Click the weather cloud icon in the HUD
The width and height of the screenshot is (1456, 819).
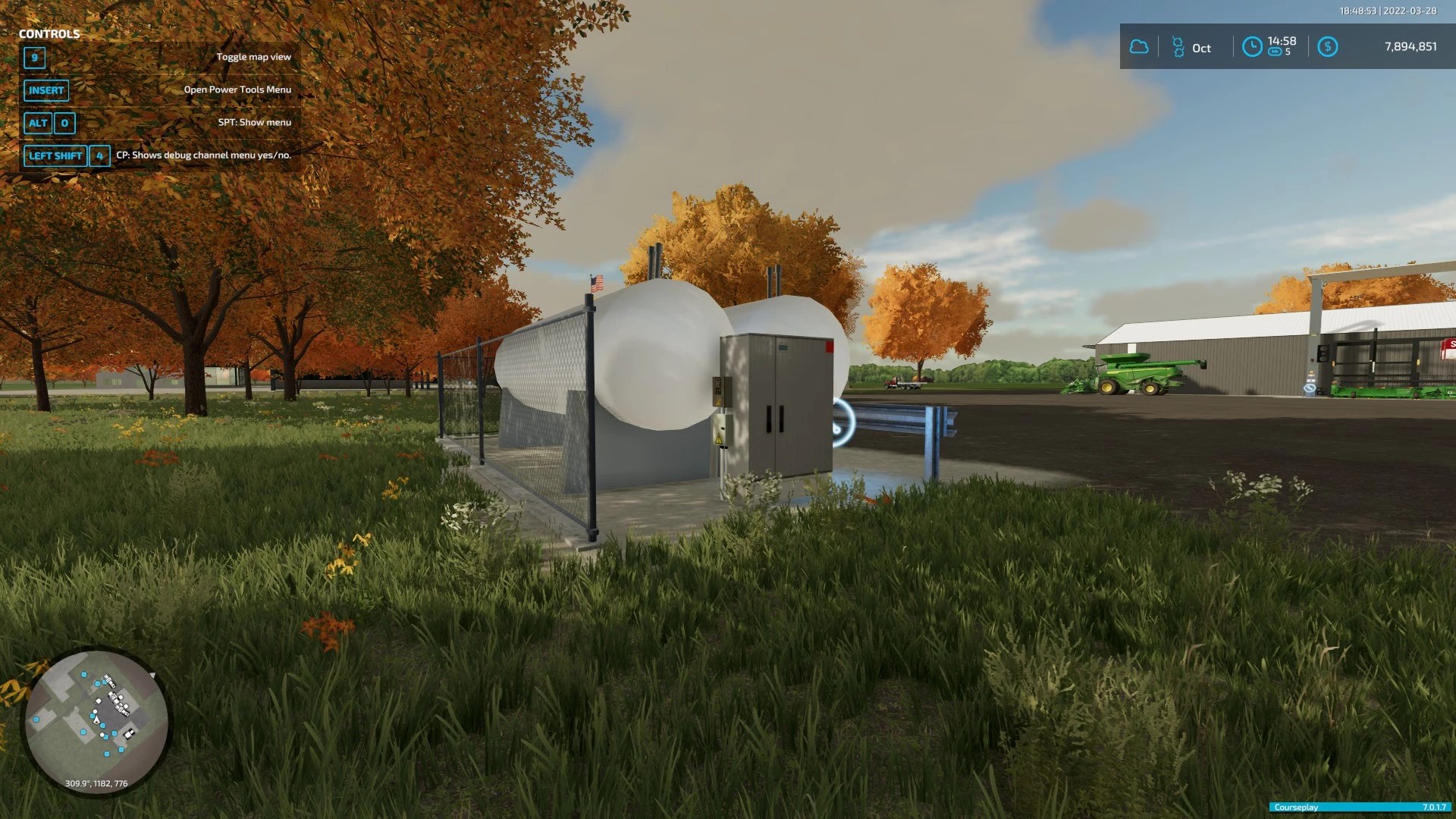(x=1139, y=47)
